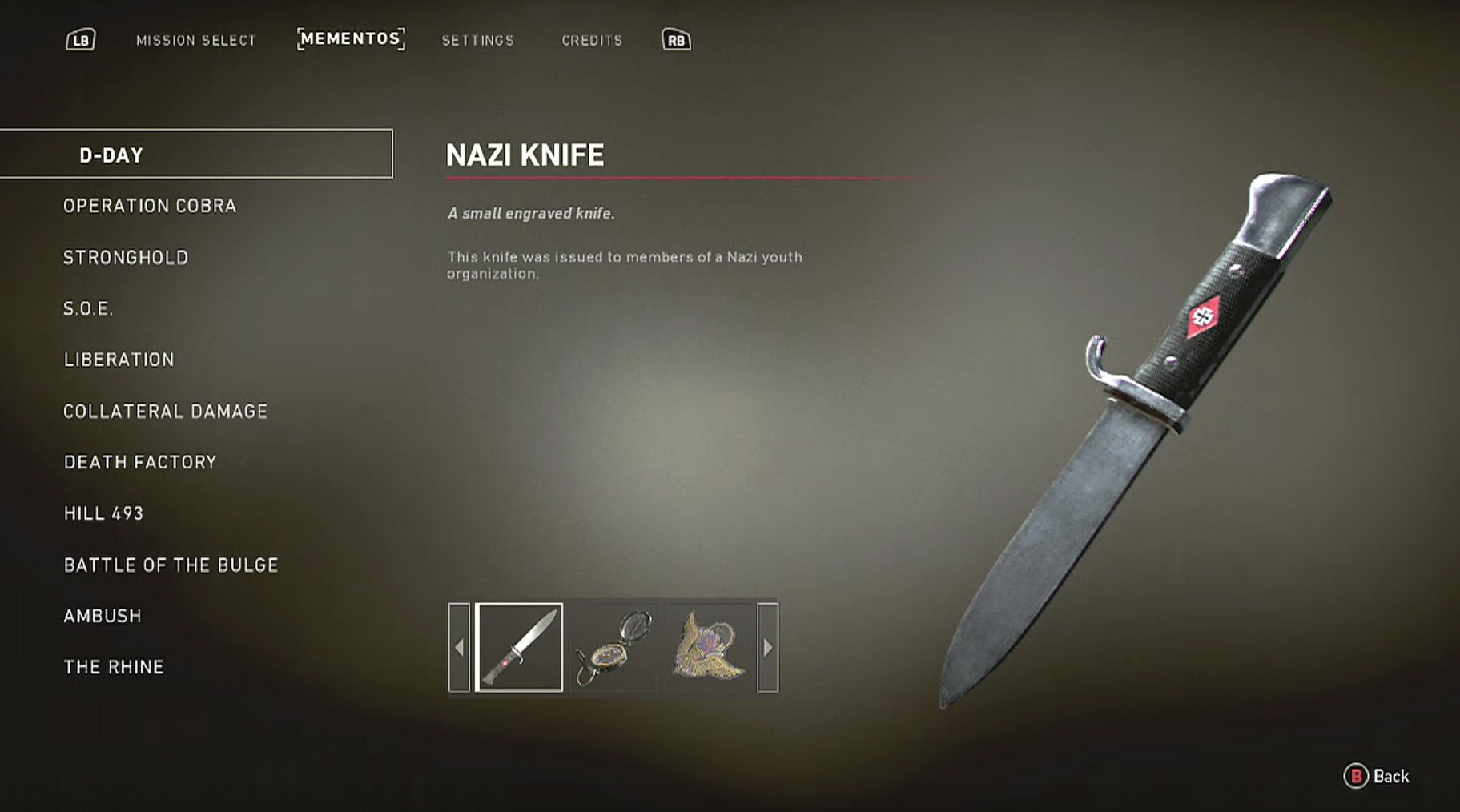Viewport: 1460px width, 812px height.
Task: Select the STRONGHOLD mission entry
Action: click(x=126, y=257)
